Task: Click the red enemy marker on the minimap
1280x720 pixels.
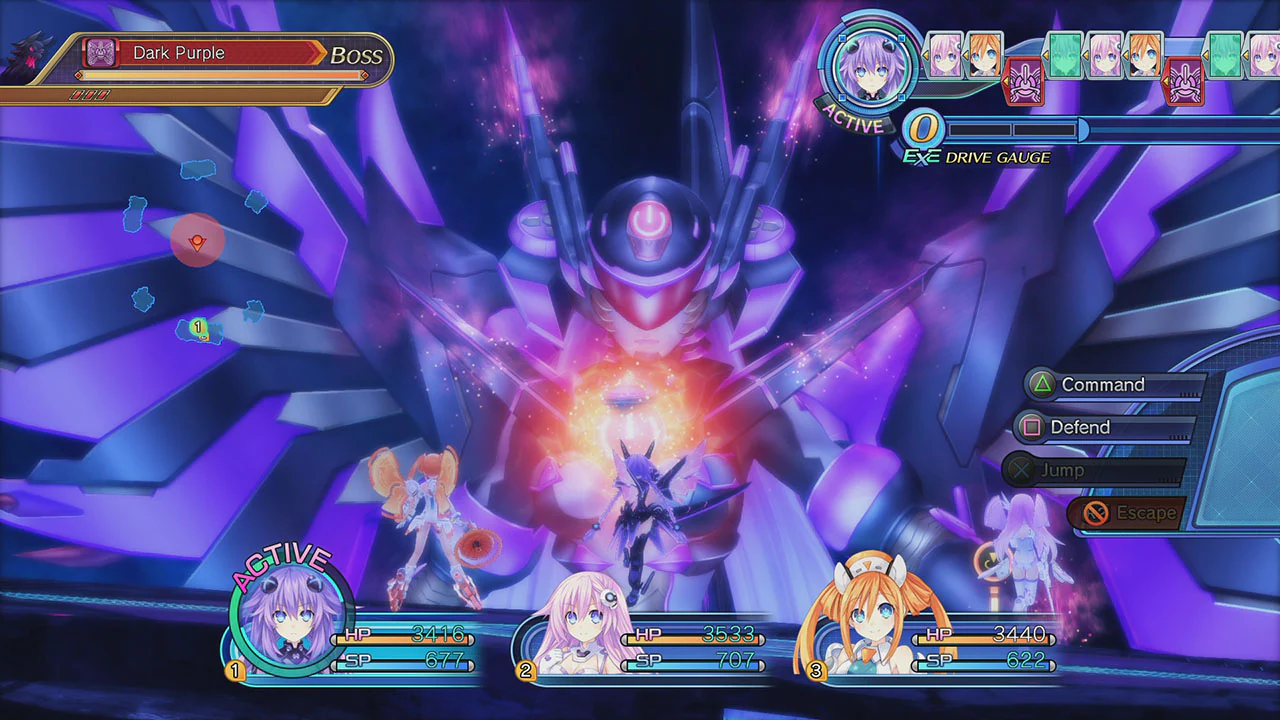Action: [197, 240]
